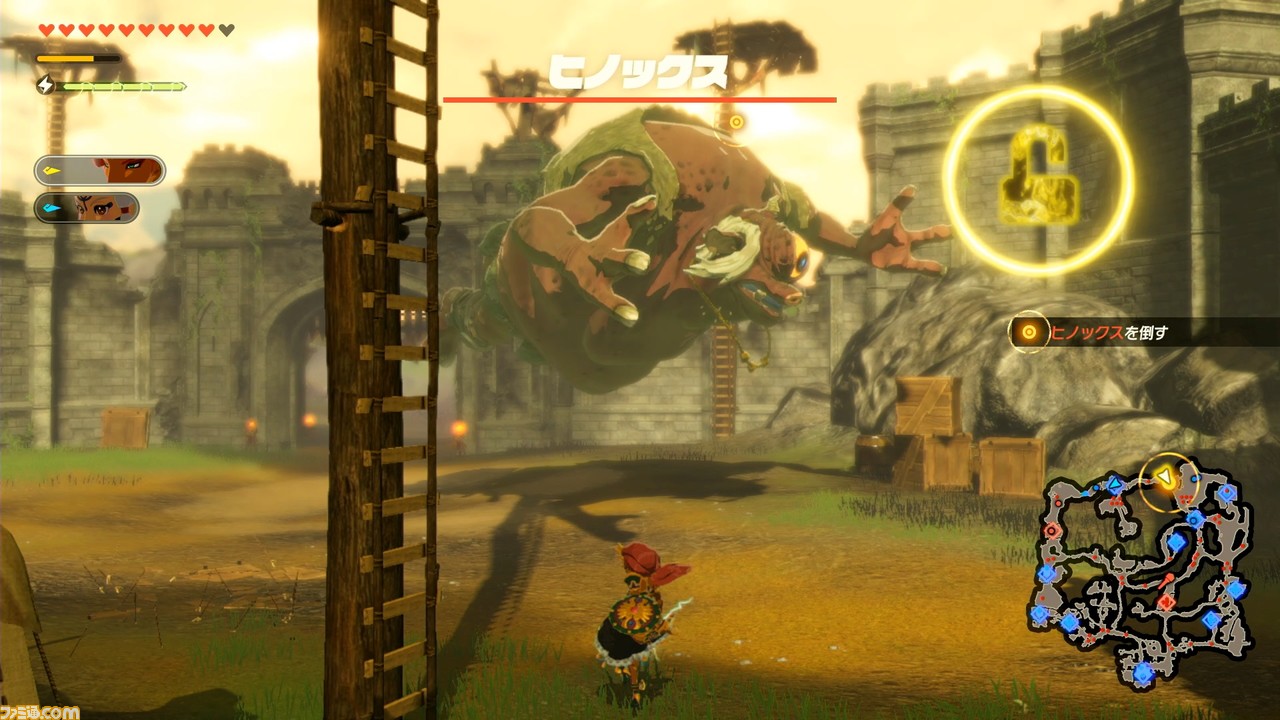This screenshot has height=720, width=1280.
Task: Click the red skull boss icon on the minimap
Action: 1166,602
